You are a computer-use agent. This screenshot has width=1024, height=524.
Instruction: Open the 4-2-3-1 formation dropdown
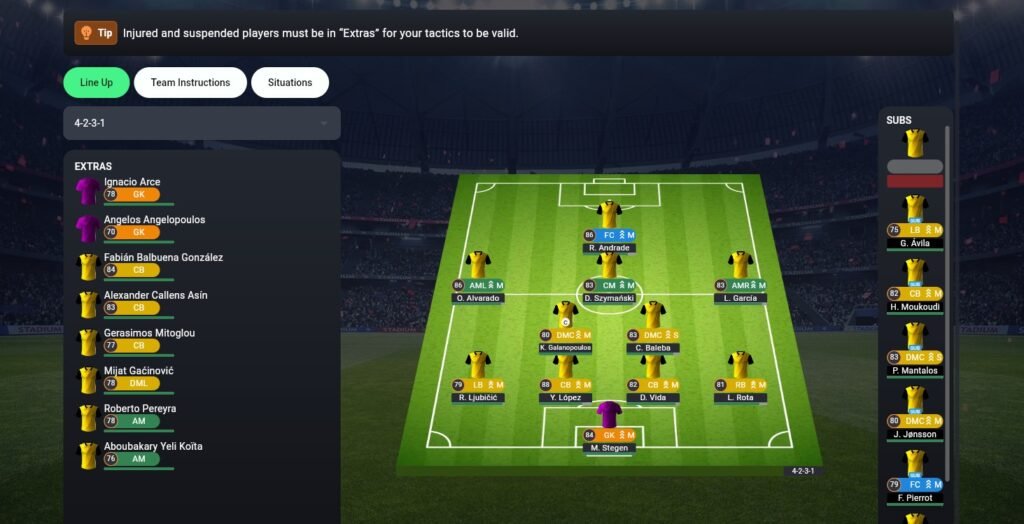(x=201, y=123)
